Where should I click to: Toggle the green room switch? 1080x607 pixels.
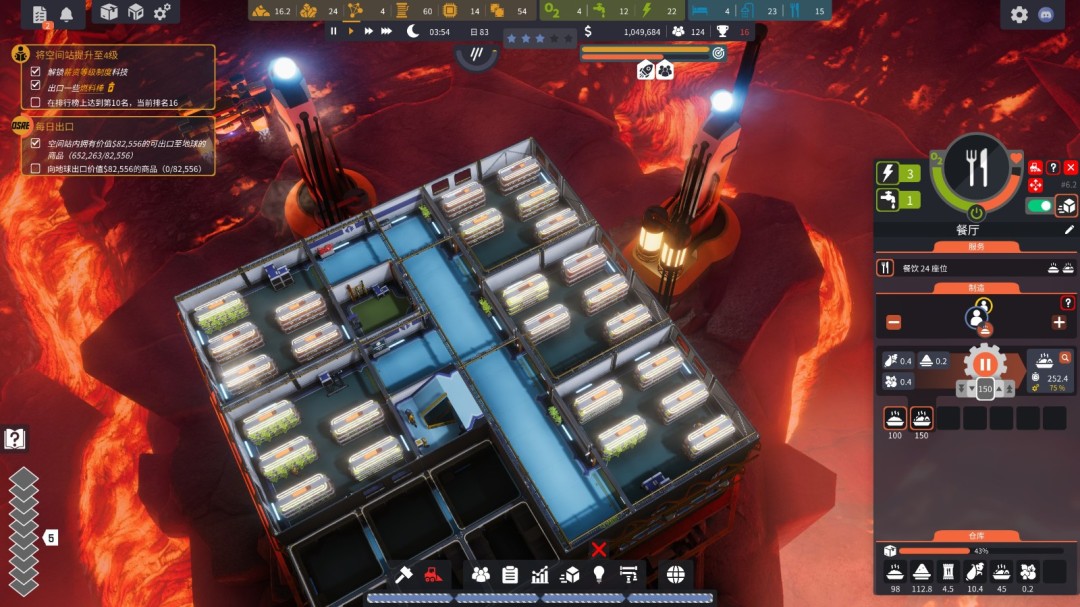[1040, 205]
